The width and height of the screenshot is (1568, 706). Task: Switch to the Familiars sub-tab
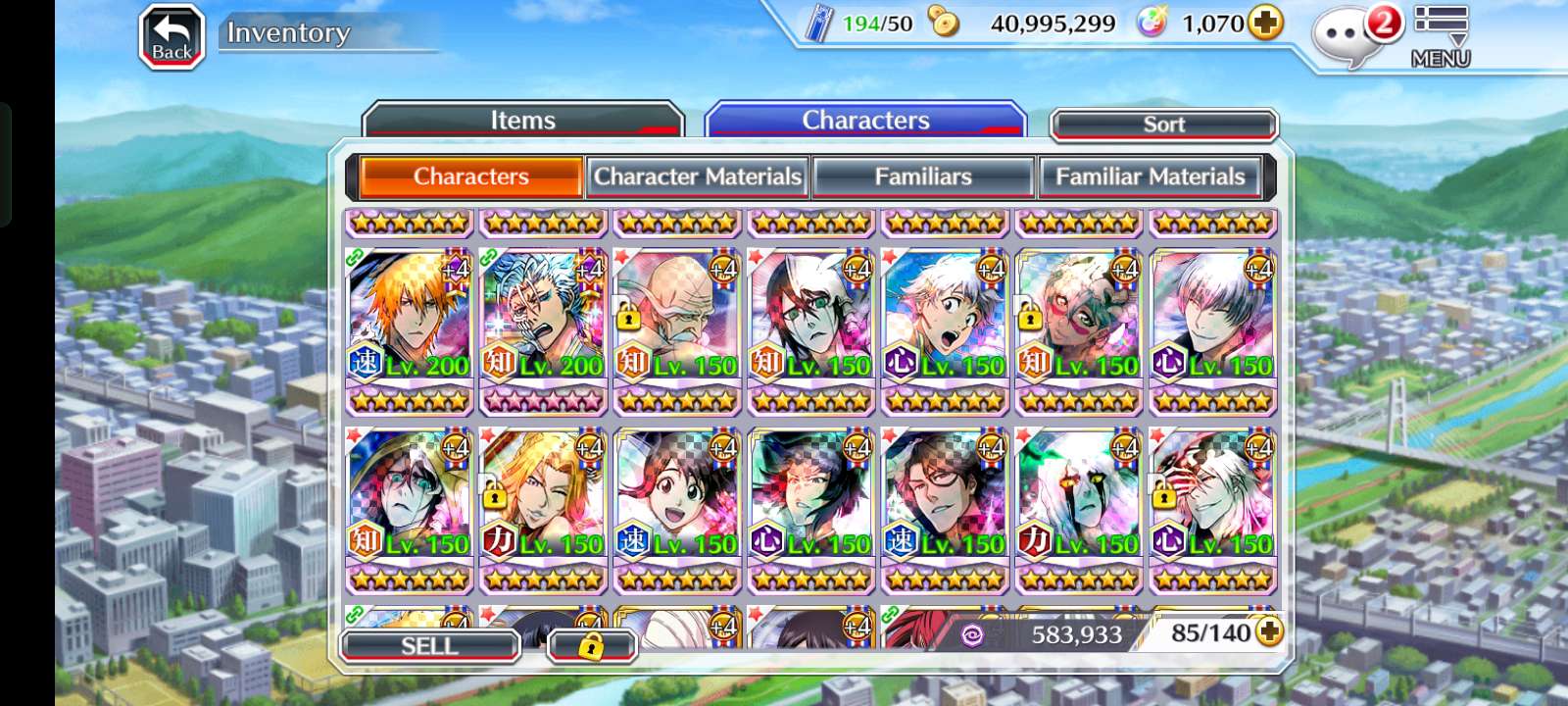point(923,176)
